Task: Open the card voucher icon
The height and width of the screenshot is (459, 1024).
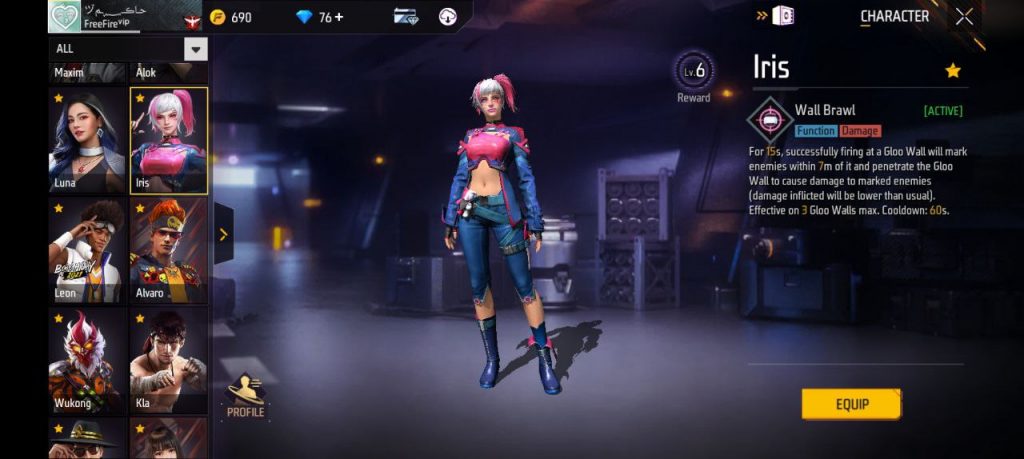Action: click(406, 17)
